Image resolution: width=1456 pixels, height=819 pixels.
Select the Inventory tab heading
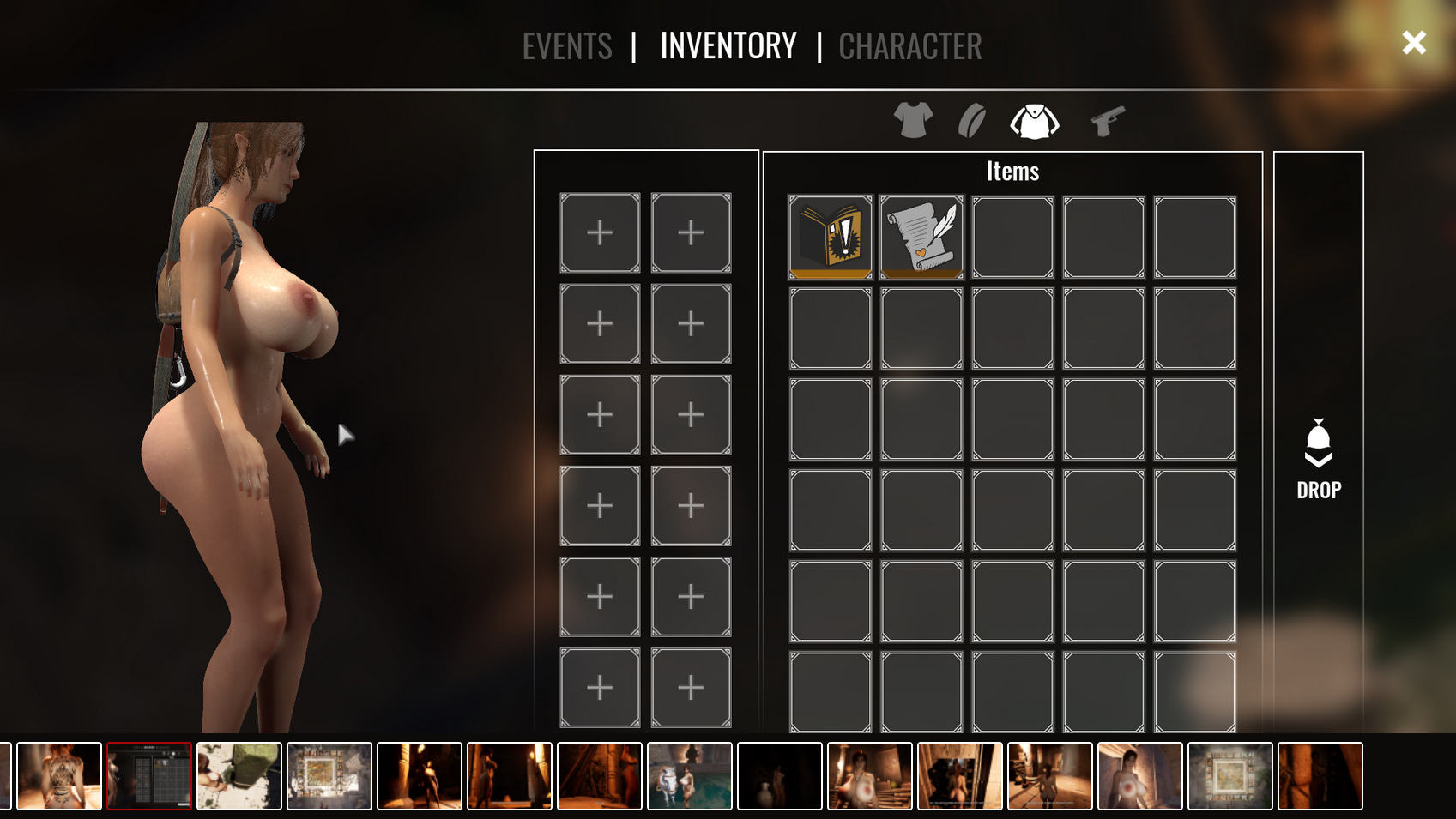[728, 46]
